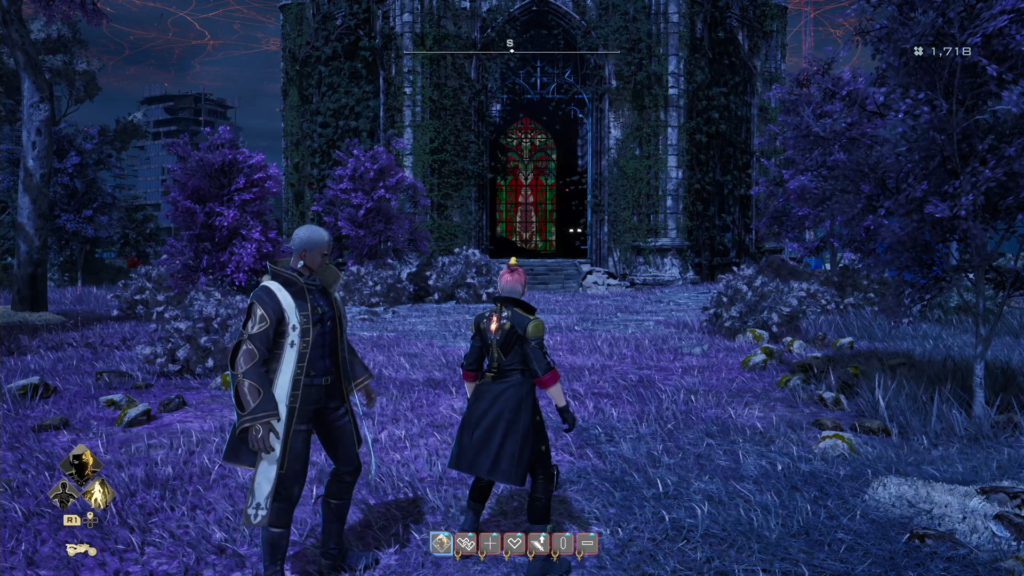Choose the plus sign hotbar slot
This screenshot has height=576, width=1024.
coord(490,543)
